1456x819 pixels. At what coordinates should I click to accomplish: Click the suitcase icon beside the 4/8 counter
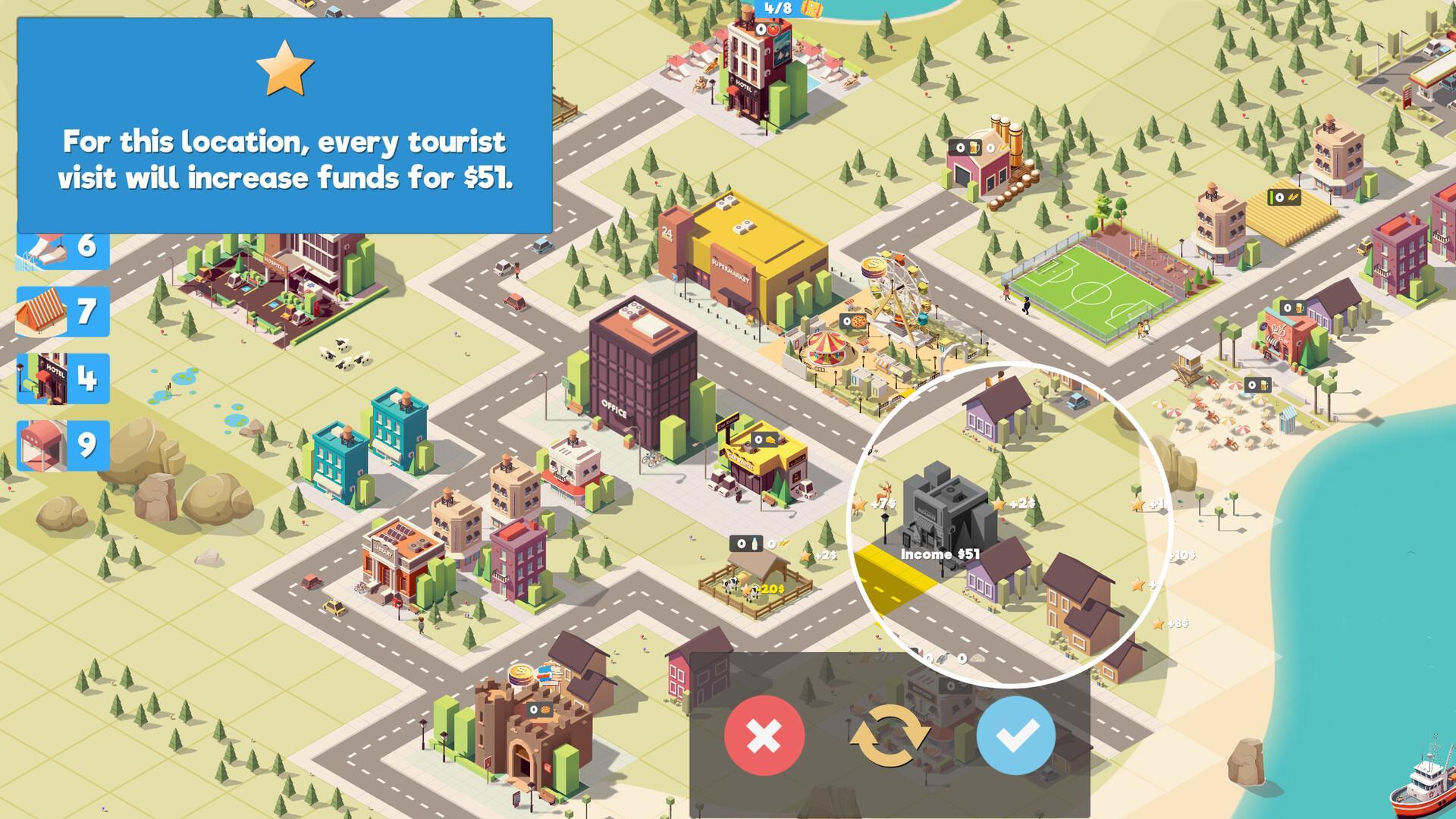point(811,9)
